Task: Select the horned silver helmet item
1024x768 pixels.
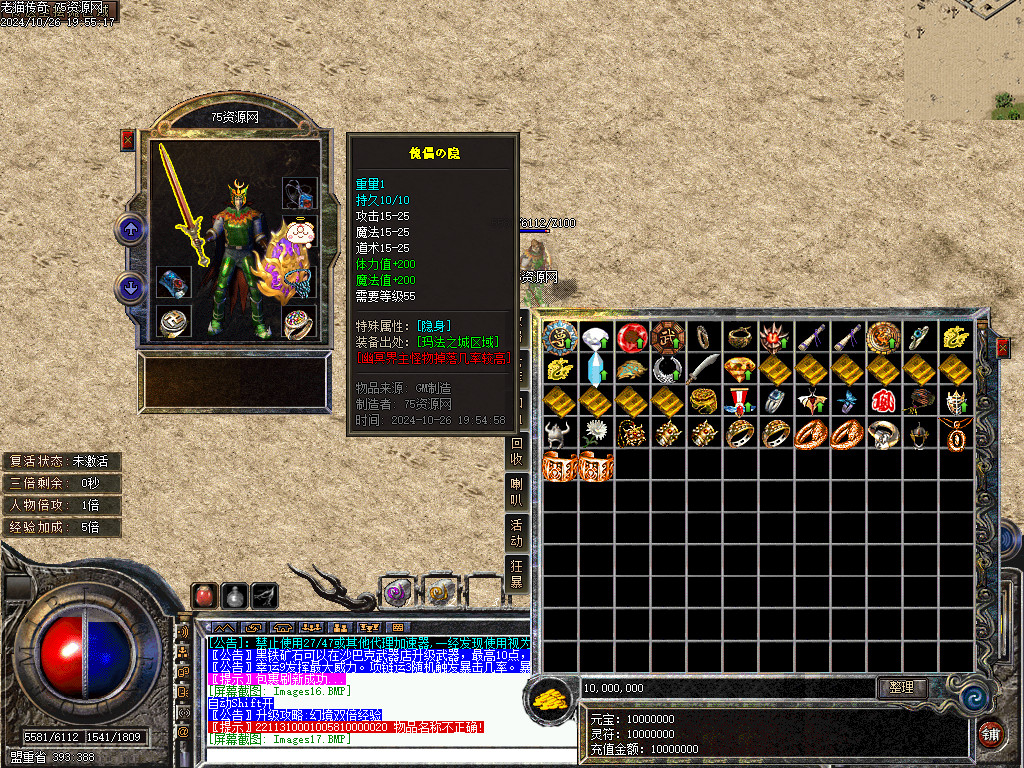Action: tap(559, 432)
